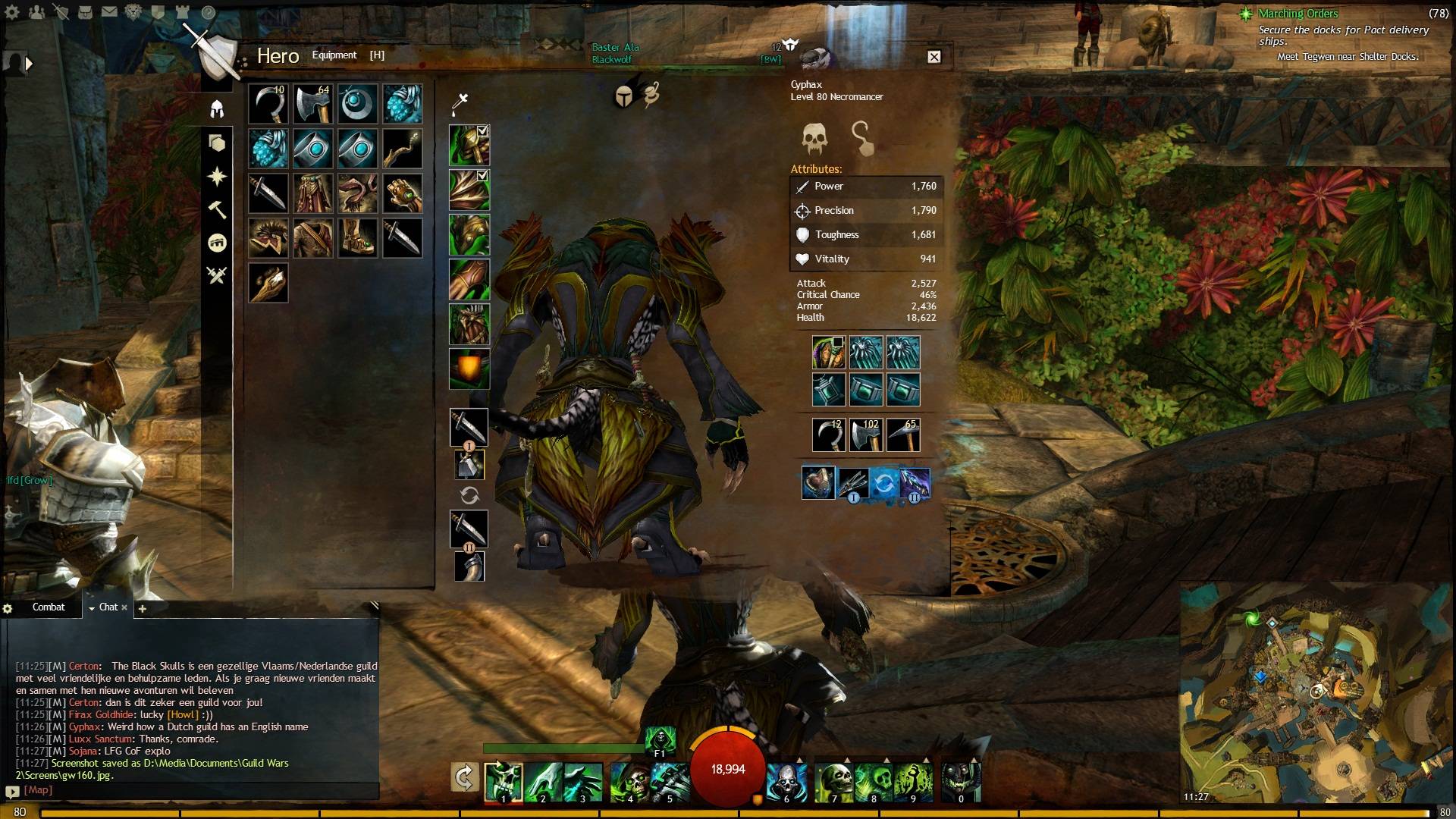
Task: Open the dye eyedropper tool
Action: [460, 102]
